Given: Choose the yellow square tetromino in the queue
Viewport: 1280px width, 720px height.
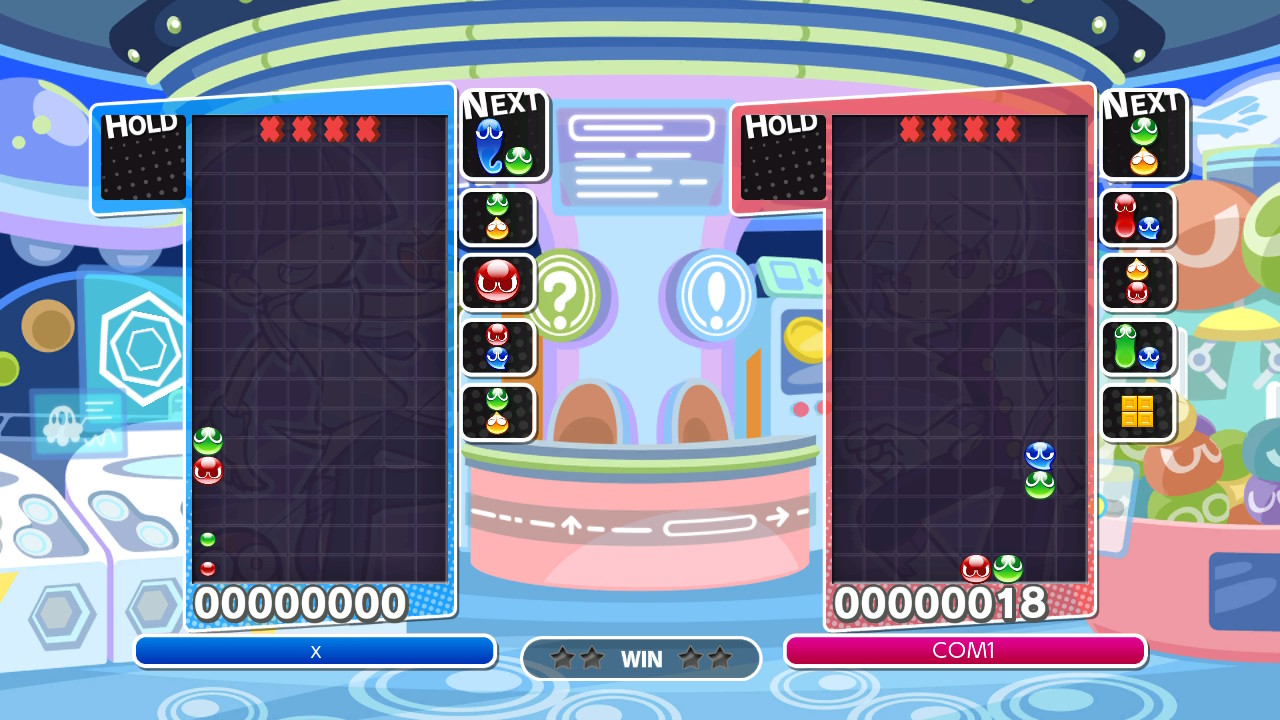Looking at the screenshot, I should tap(1137, 411).
